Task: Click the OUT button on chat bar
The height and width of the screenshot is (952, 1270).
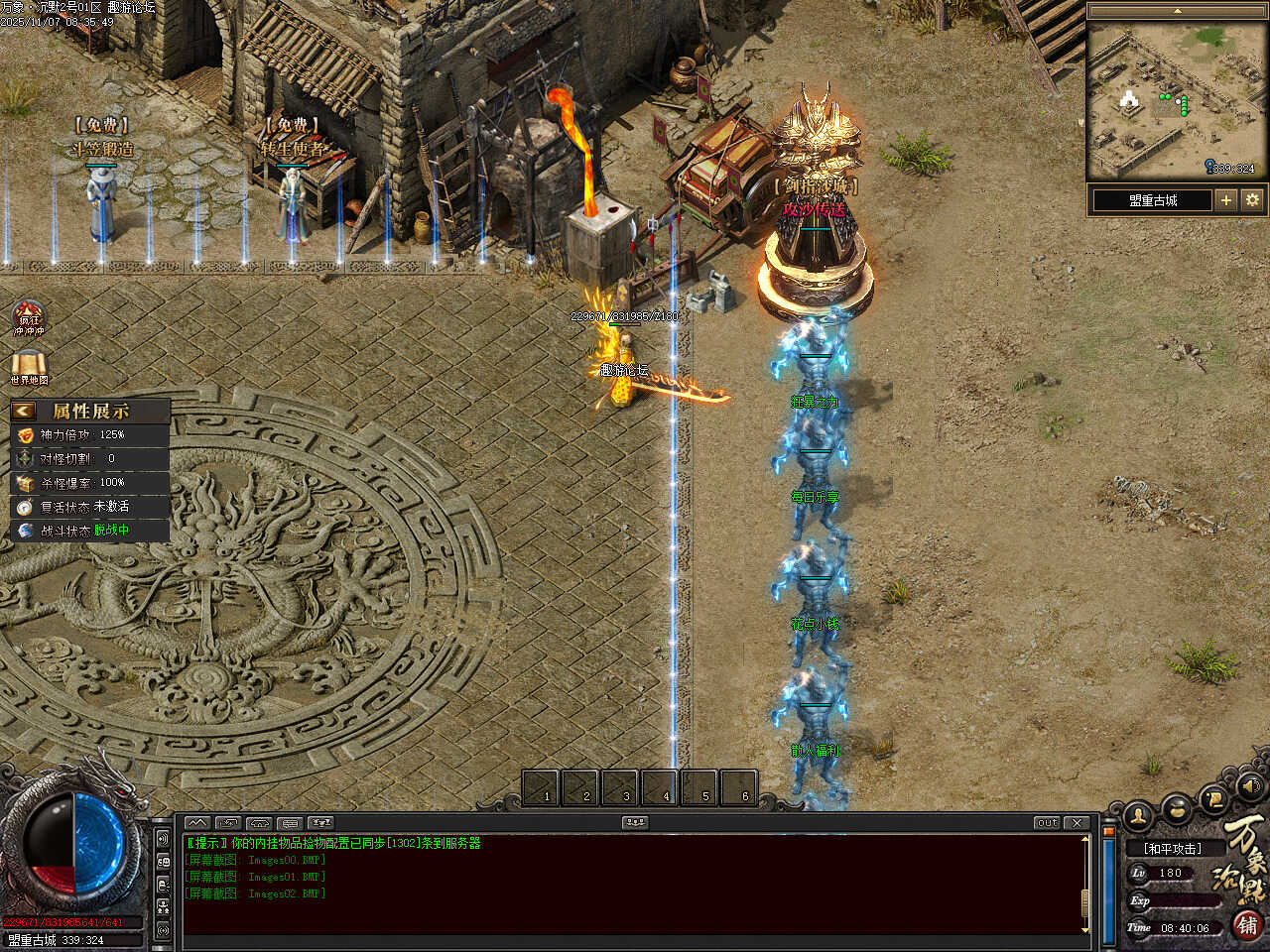Action: [x=1047, y=823]
